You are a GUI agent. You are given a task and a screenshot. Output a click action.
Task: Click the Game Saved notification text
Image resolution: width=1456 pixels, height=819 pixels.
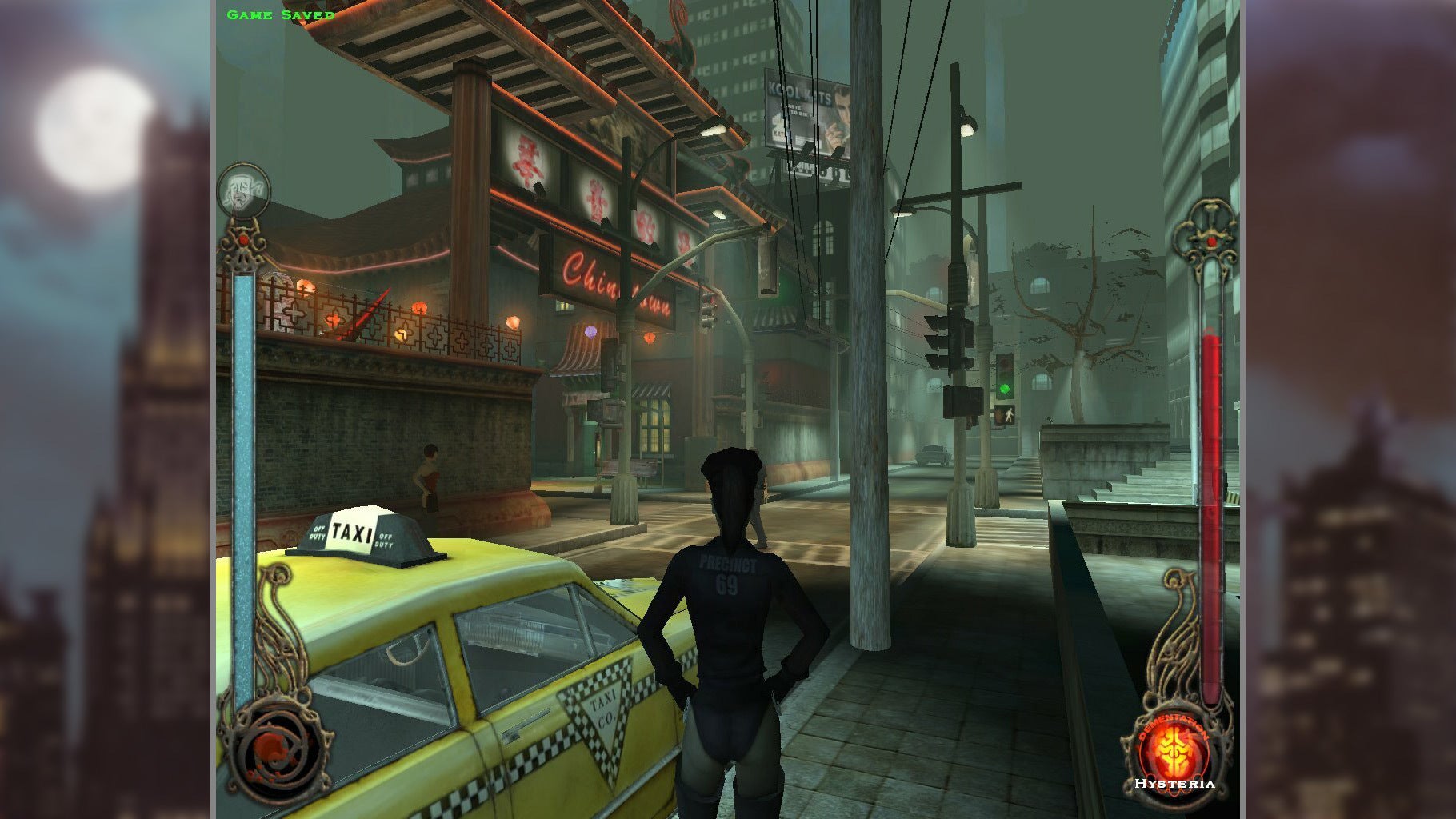point(279,13)
